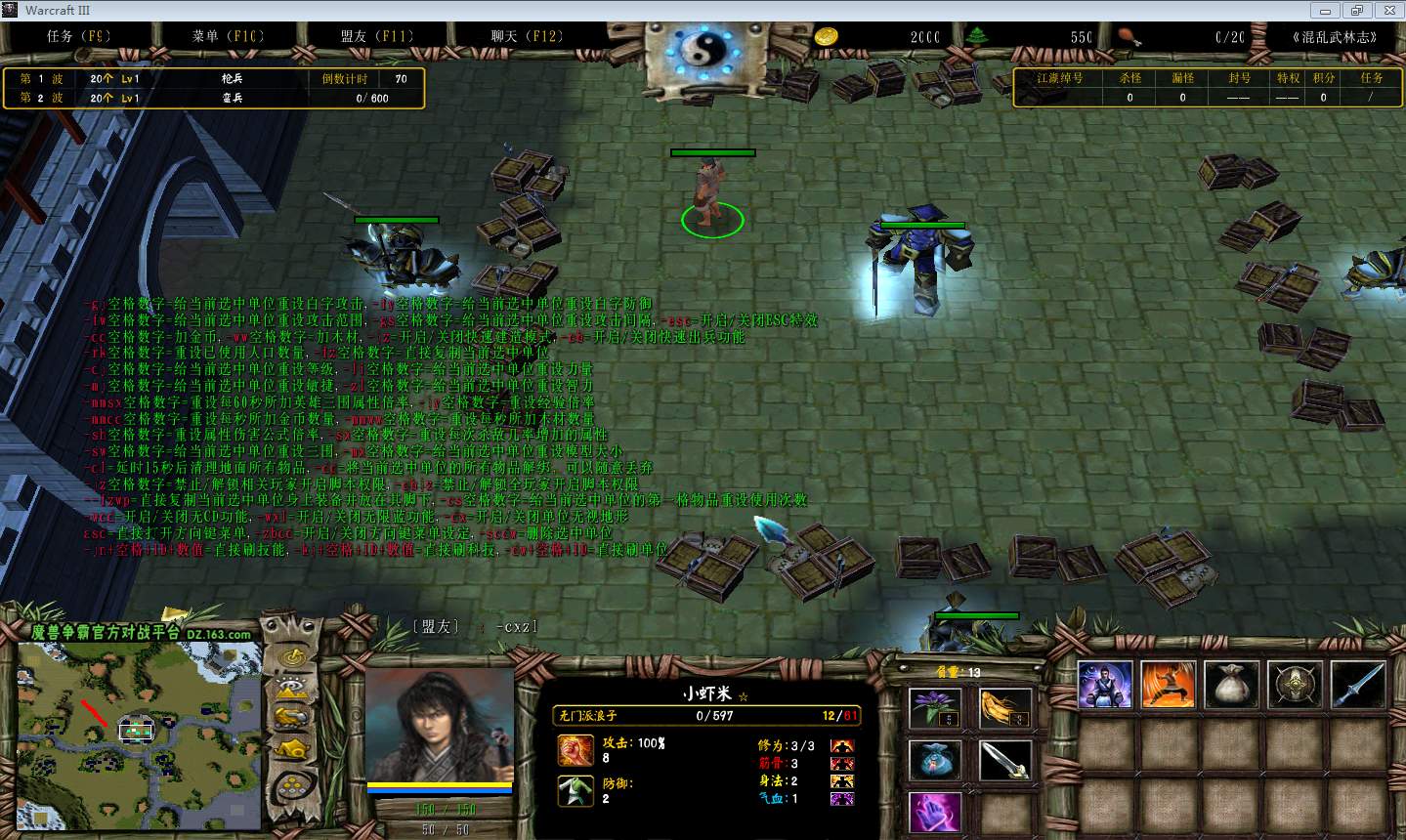Click the 攻击 attack fist icon
This screenshot has height=840, width=1406.
pyautogui.click(x=575, y=750)
